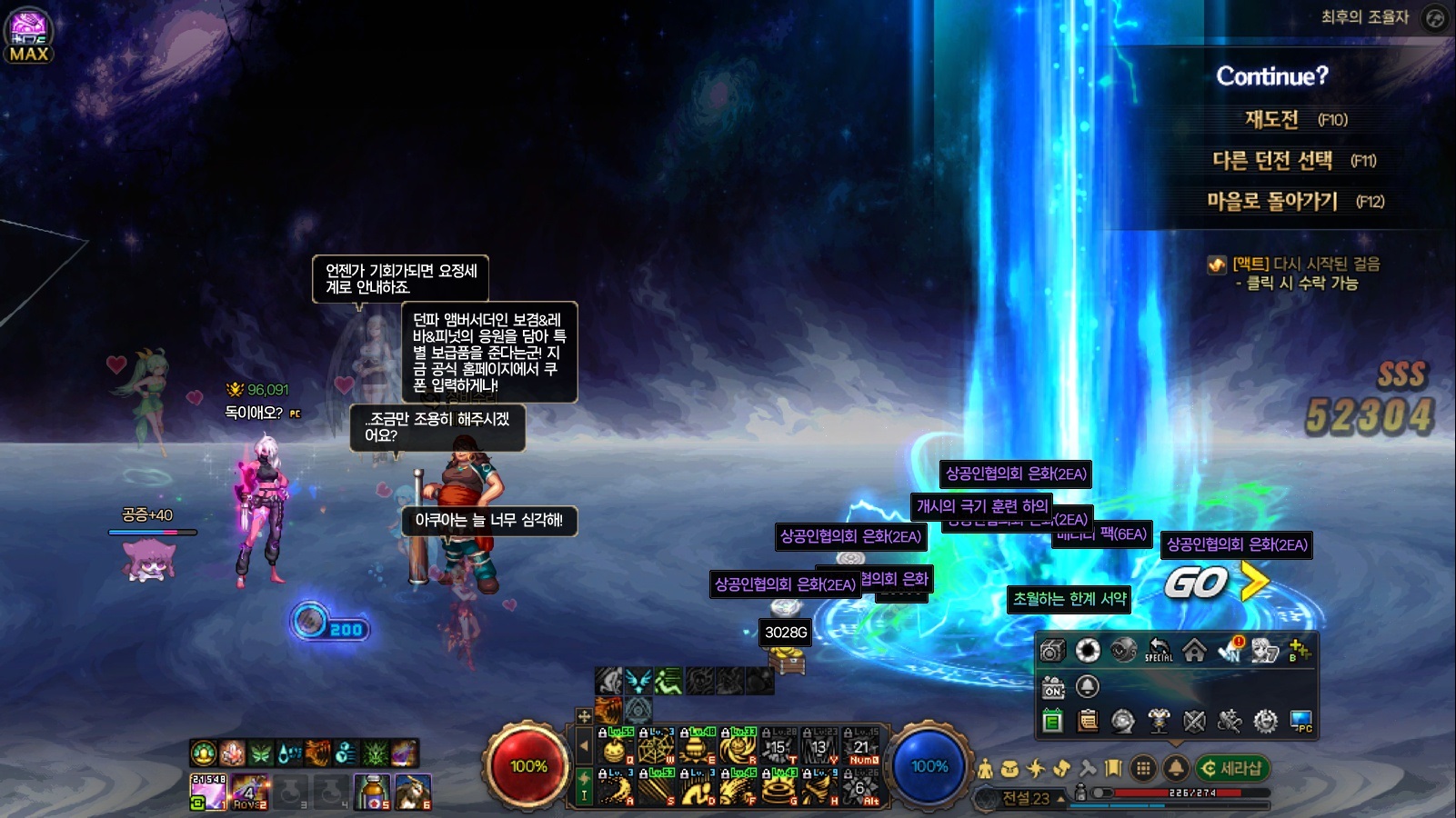Screen dimensions: 1456x818
Task: Activate the spider web skill on W slot
Action: (x=656, y=748)
